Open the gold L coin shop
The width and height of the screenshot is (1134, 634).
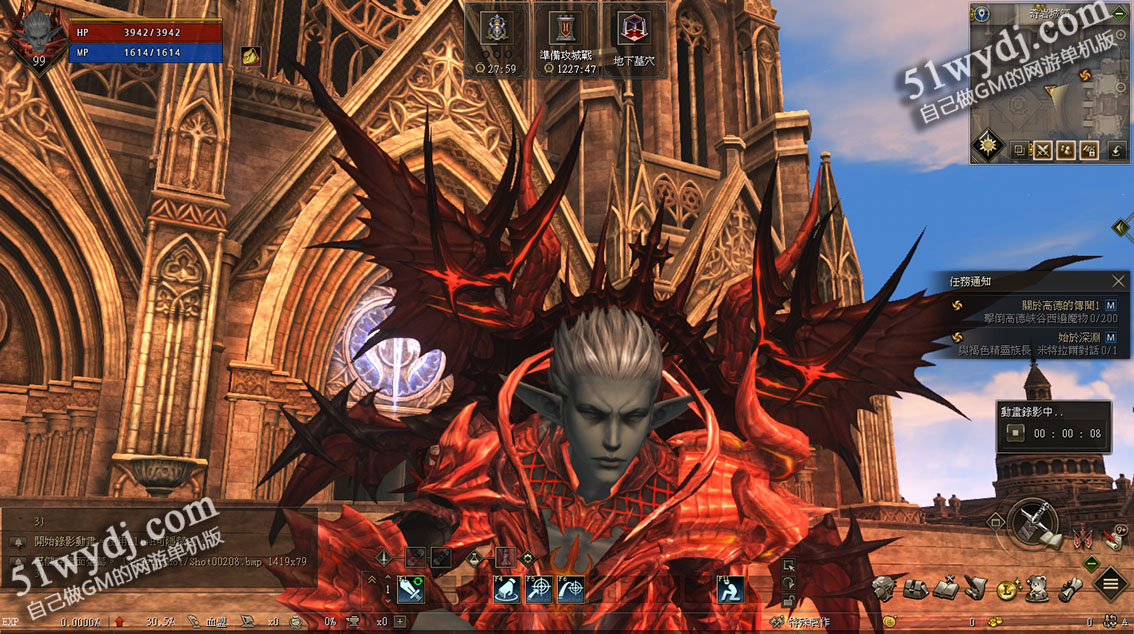(1008, 588)
